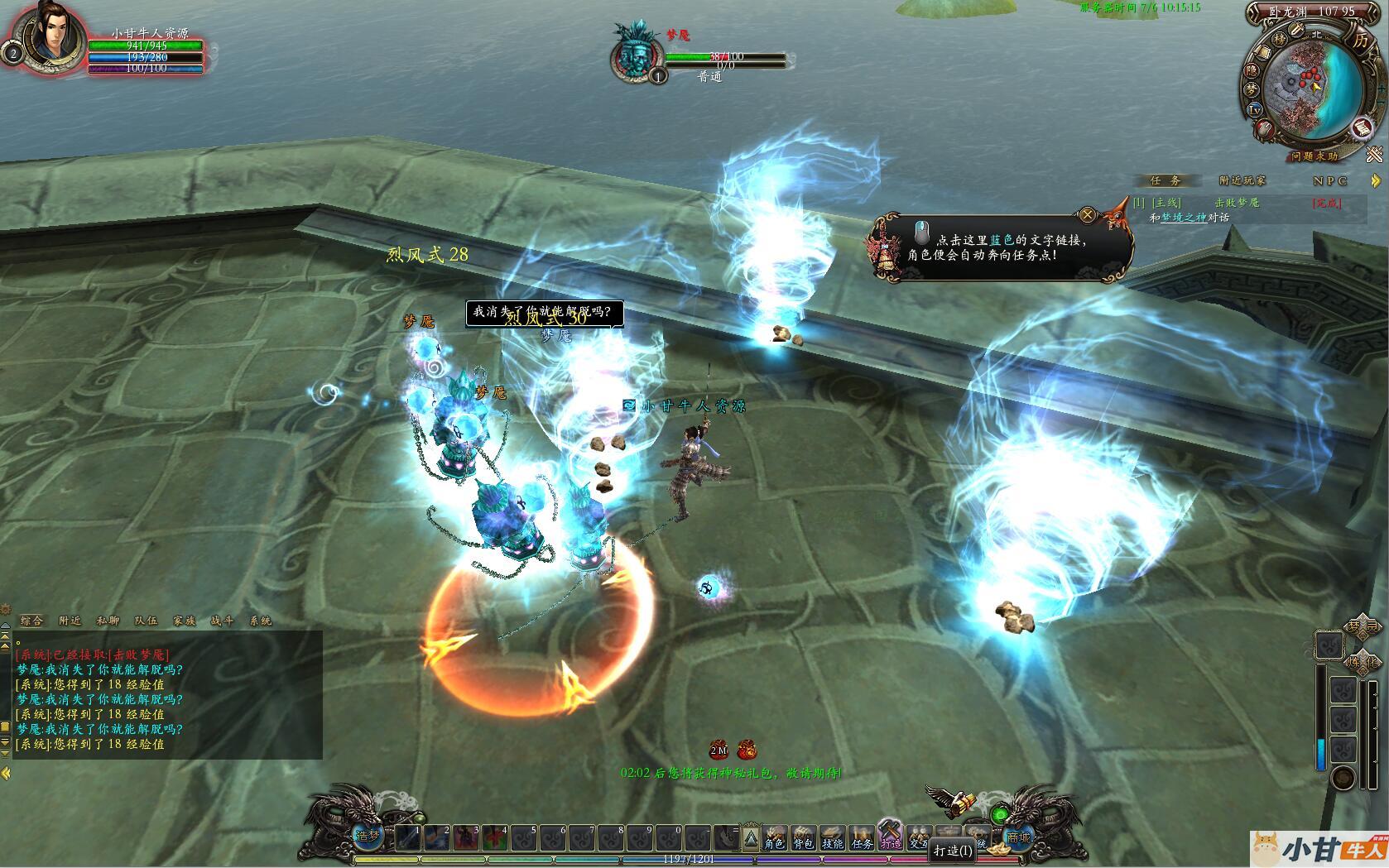Open 问题求助 help under the minimap
The image size is (1389, 868).
click(1314, 156)
